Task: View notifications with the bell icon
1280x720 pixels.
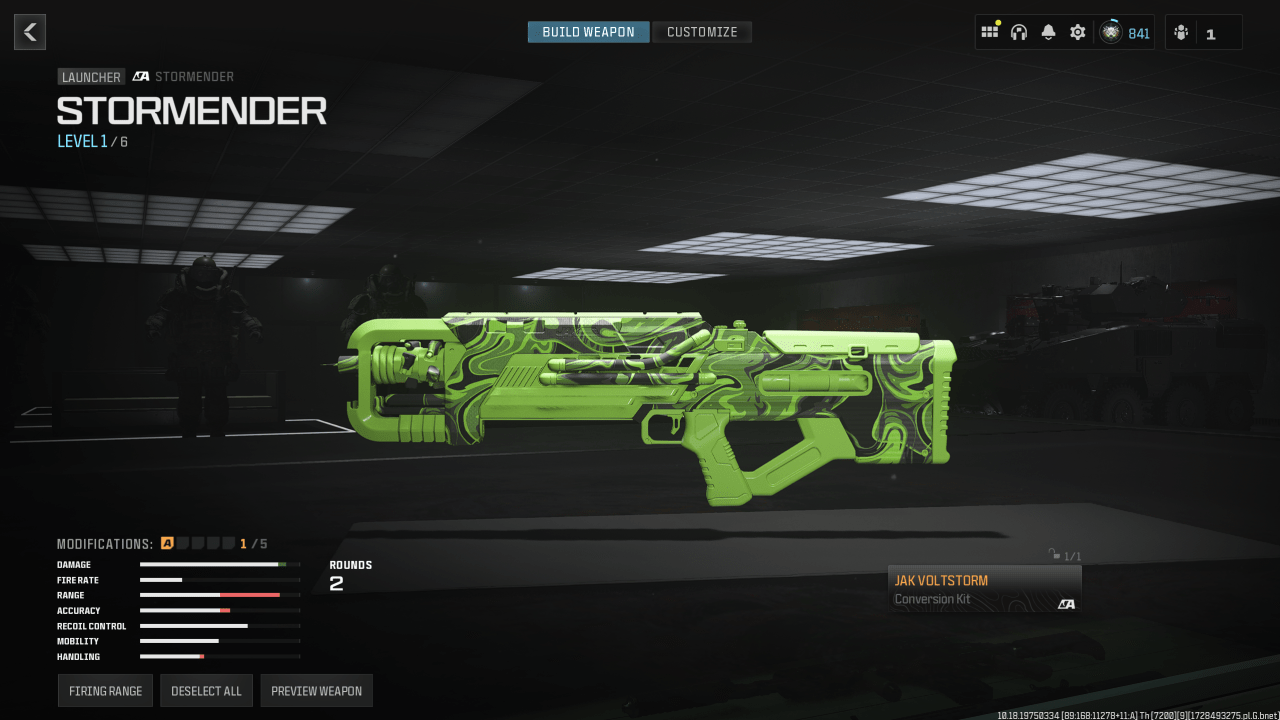Action: pos(1047,32)
